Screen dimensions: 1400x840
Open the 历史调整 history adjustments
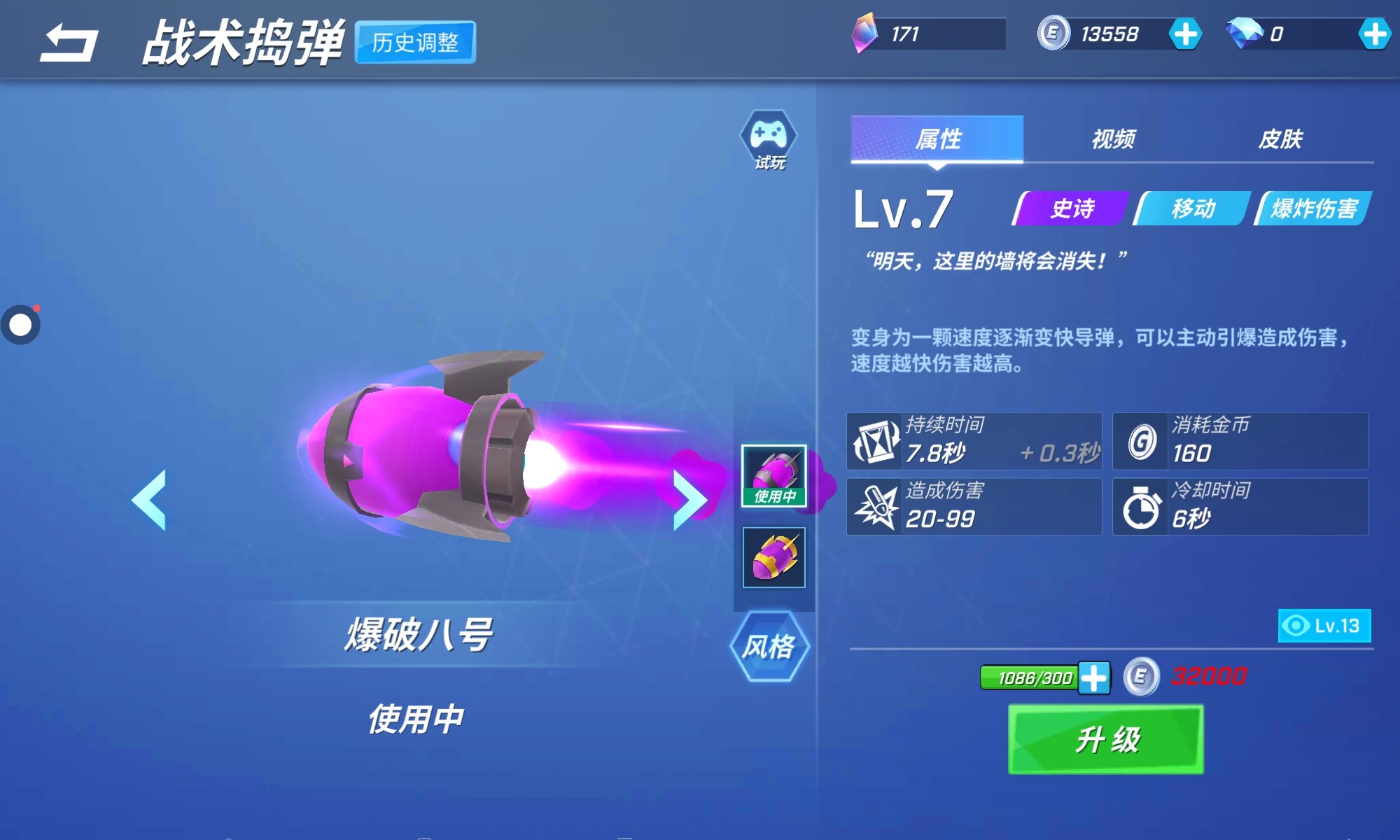[x=415, y=43]
